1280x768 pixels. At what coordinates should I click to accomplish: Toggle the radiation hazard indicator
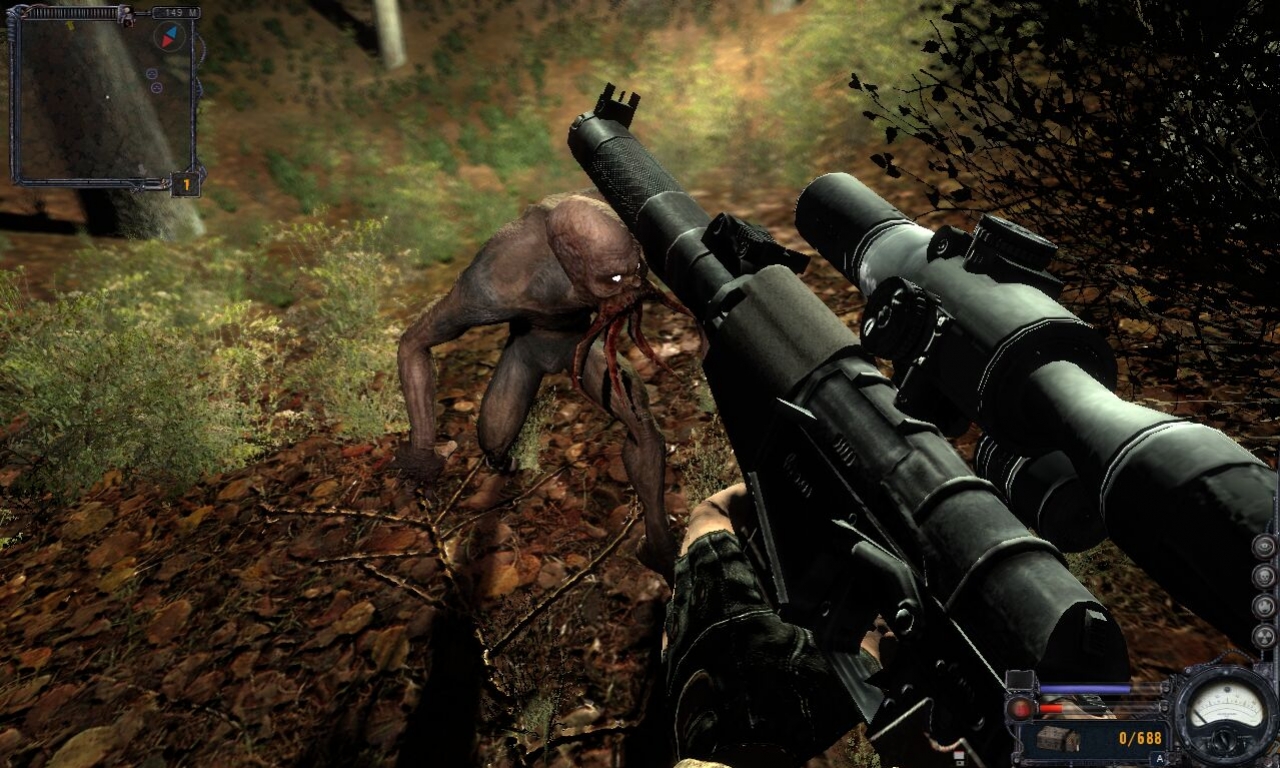pyautogui.click(x=1265, y=636)
